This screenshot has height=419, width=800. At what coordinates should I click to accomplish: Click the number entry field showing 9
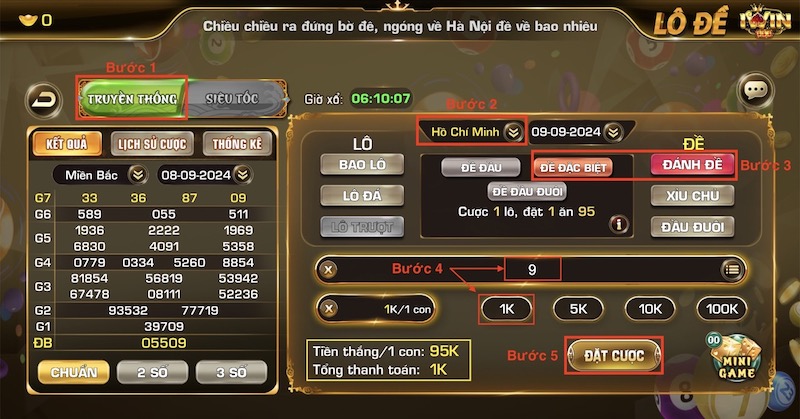pyautogui.click(x=531, y=269)
